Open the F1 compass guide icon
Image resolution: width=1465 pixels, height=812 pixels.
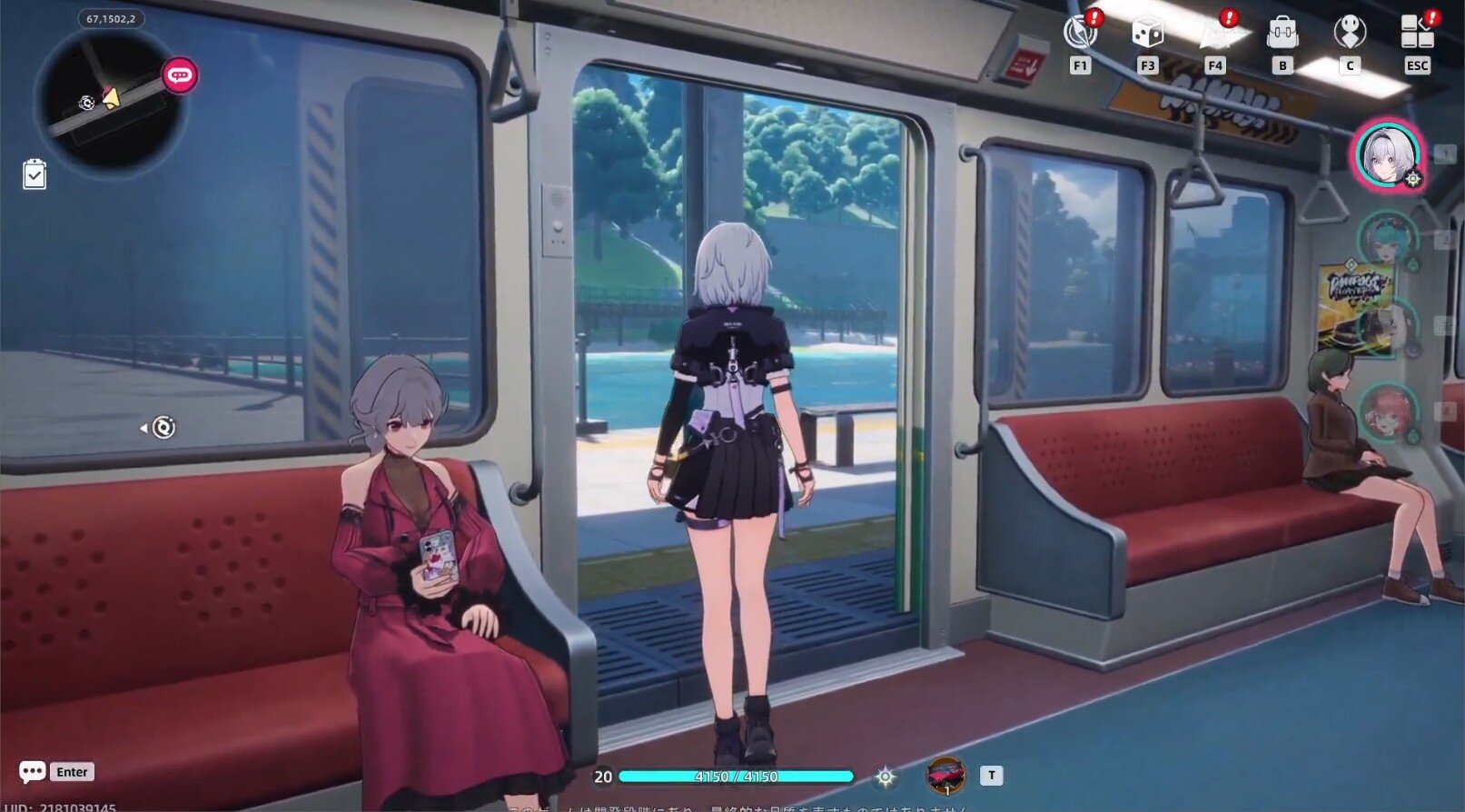1080,34
